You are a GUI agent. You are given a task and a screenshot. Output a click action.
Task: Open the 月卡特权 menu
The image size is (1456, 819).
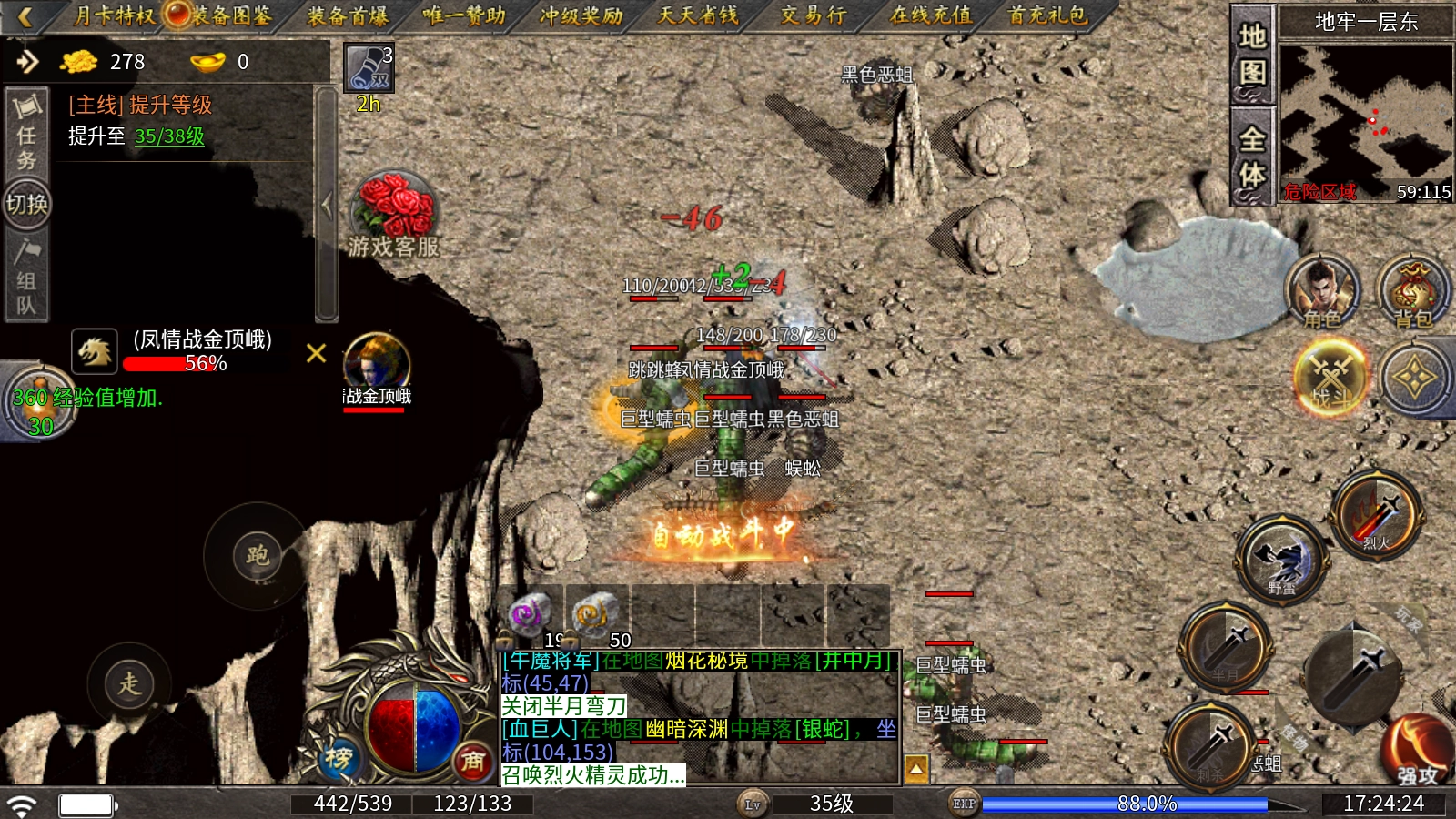coord(113,15)
